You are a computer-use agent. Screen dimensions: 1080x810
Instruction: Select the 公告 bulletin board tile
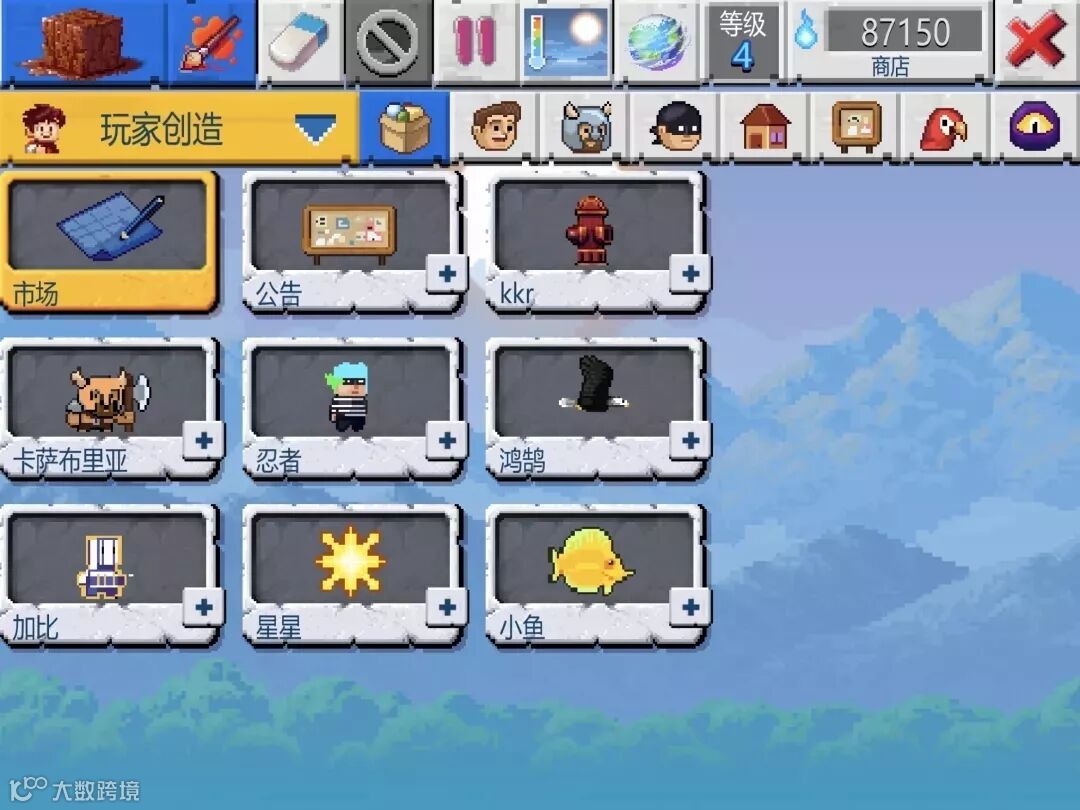coord(349,240)
